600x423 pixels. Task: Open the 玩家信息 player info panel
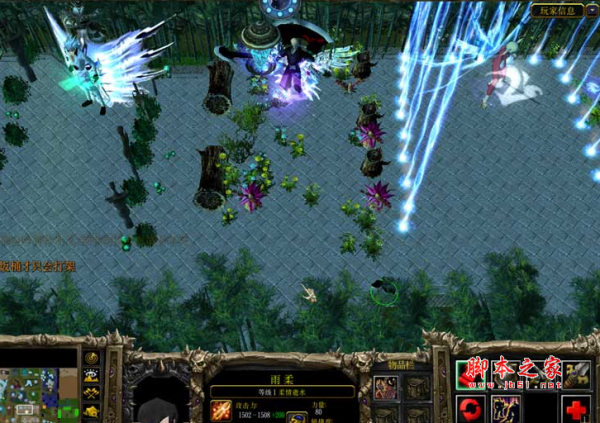tap(557, 10)
